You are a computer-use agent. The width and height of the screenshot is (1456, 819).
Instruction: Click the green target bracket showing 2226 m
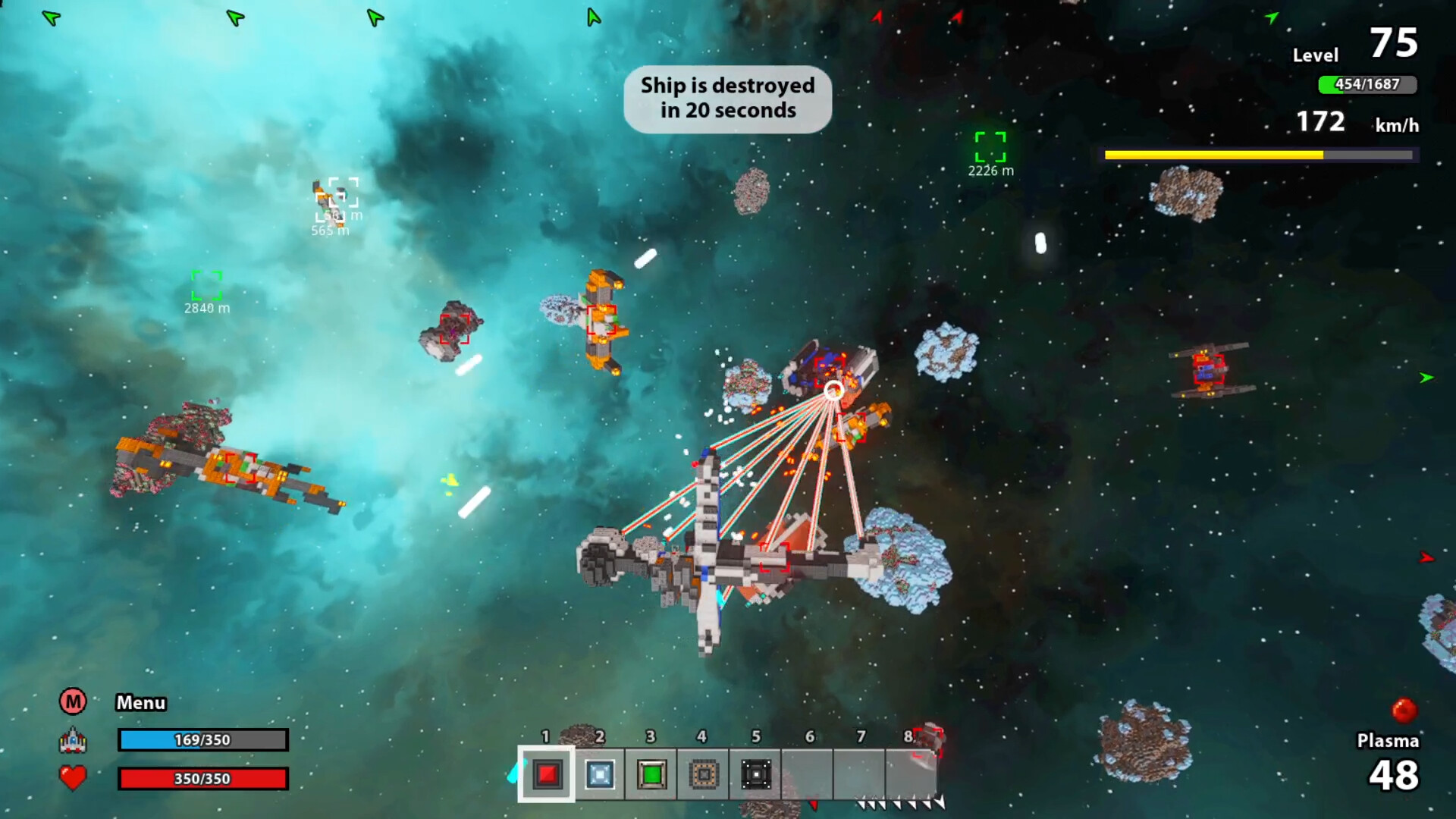point(990,146)
